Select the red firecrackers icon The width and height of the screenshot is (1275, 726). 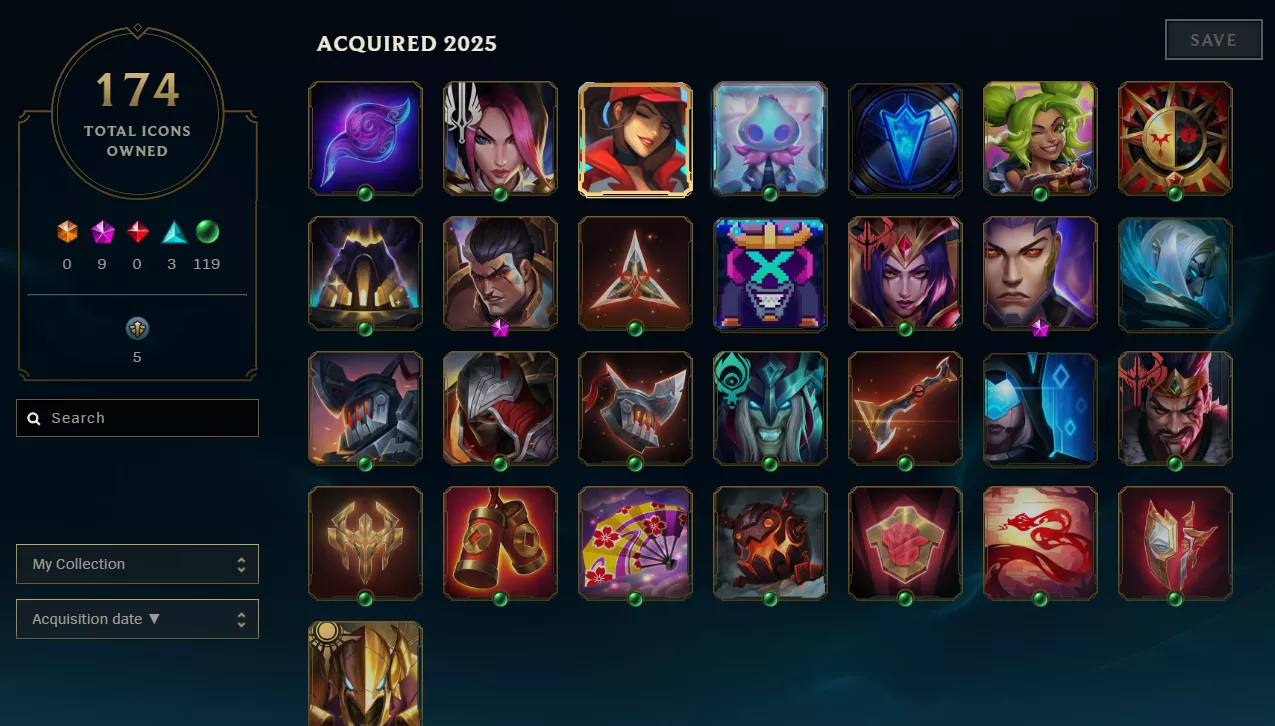pos(500,543)
